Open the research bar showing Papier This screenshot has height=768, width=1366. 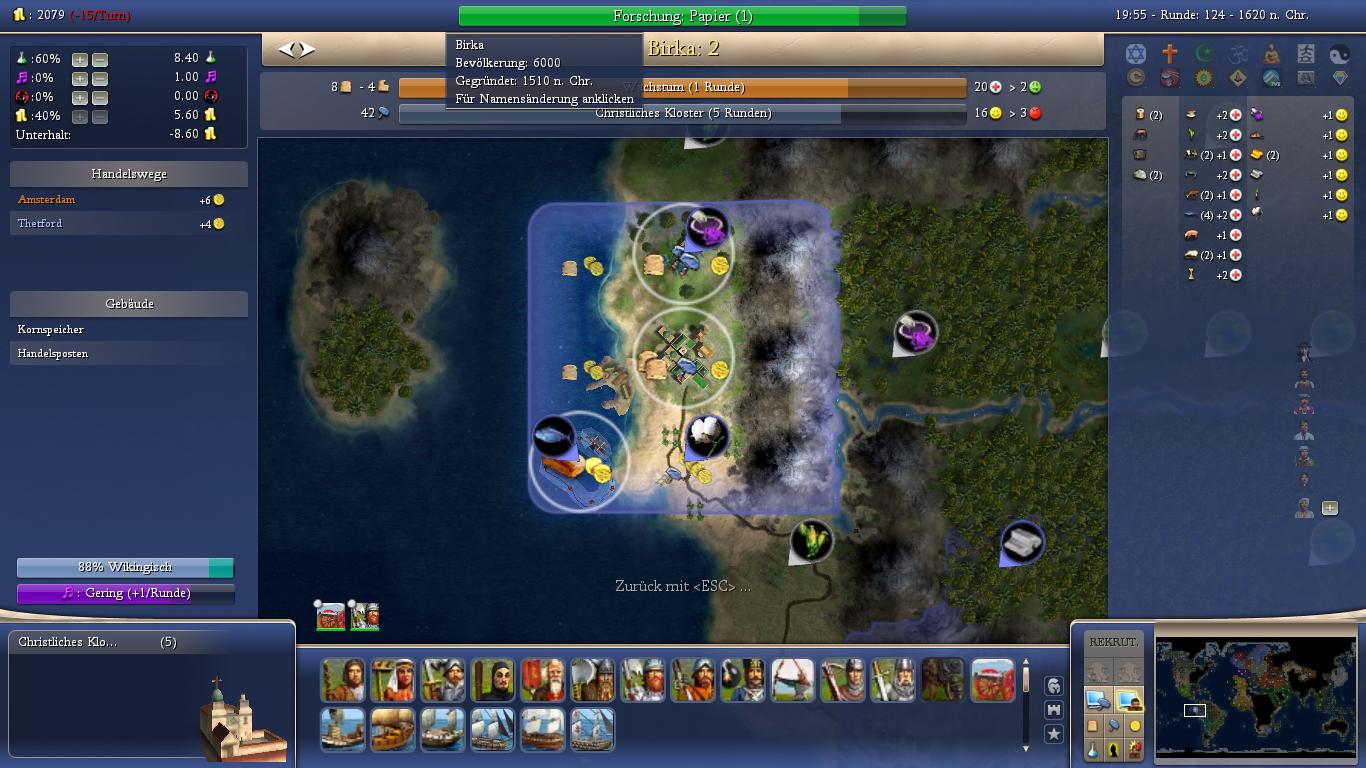tap(682, 16)
